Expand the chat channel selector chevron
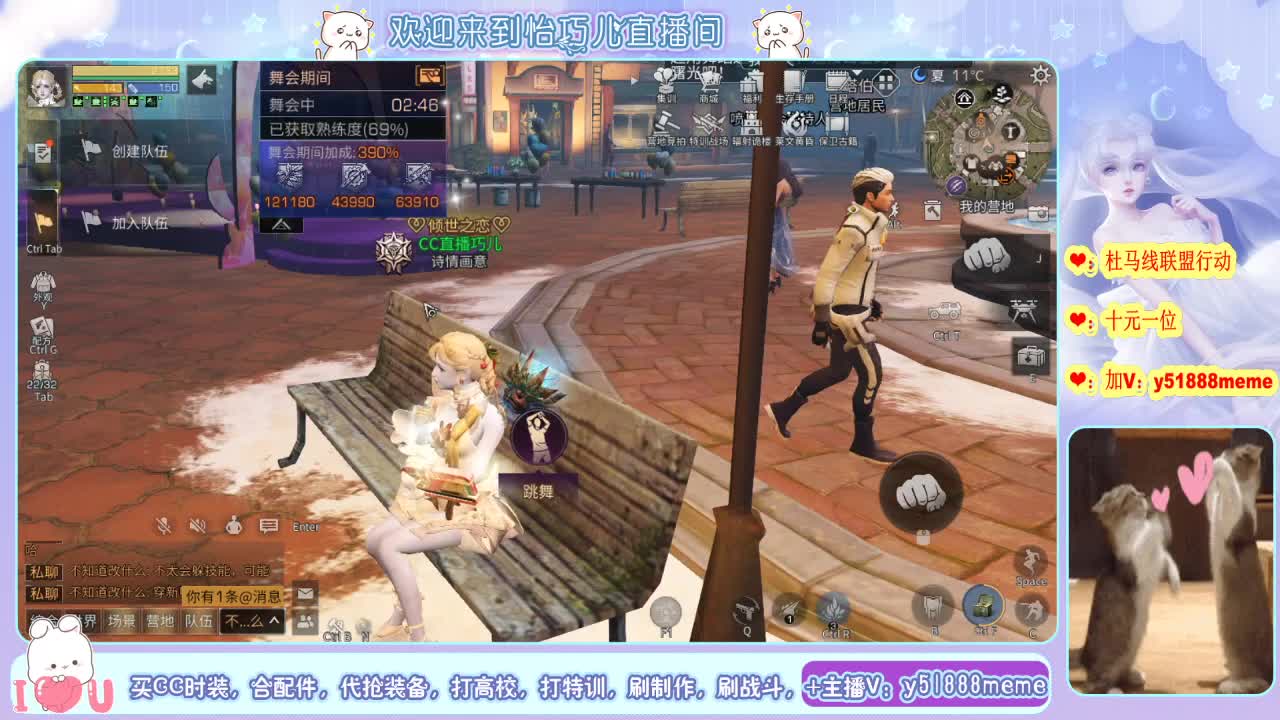The image size is (1280, 720). 273,621
